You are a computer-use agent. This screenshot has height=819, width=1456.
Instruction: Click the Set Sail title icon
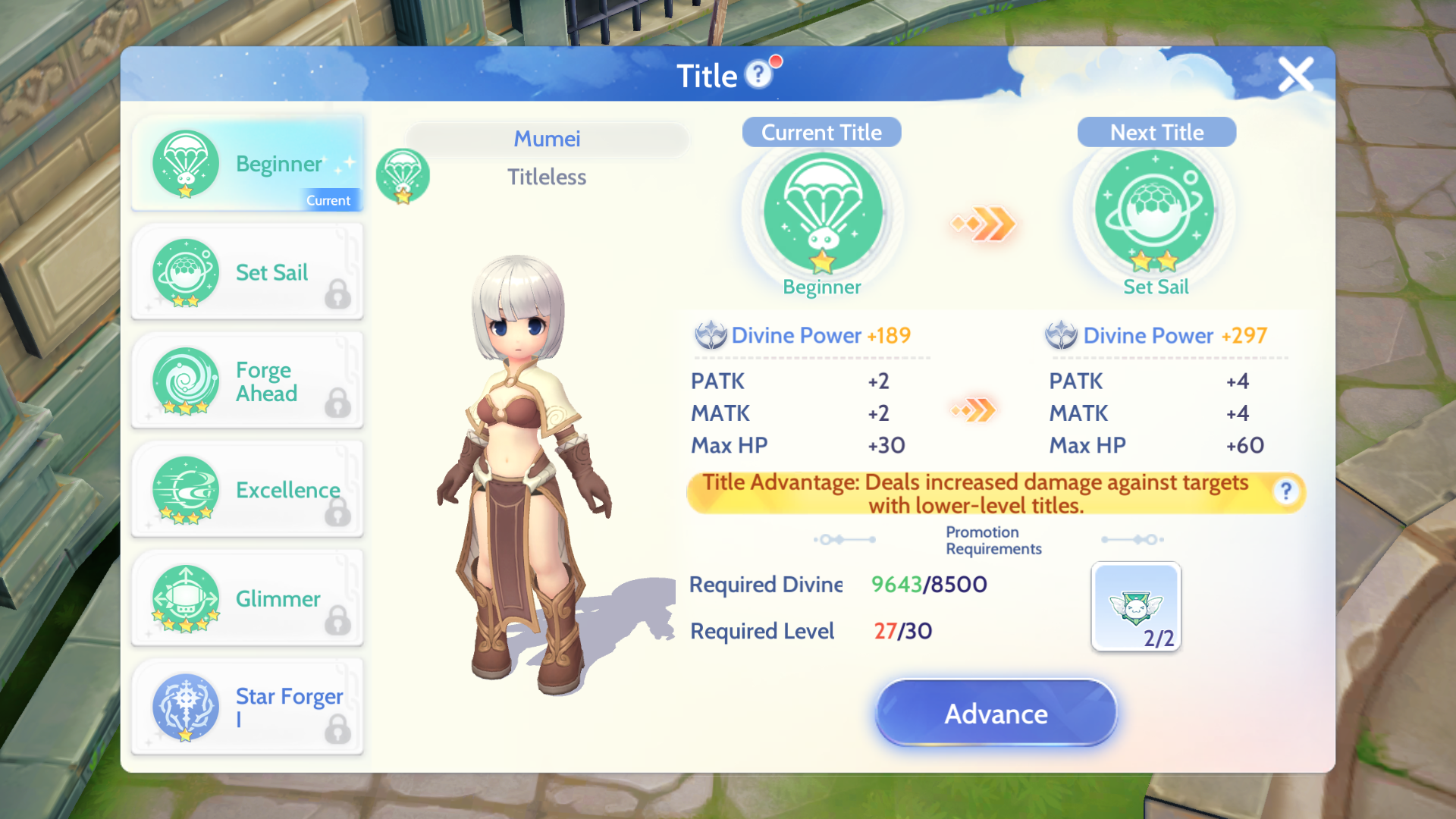185,273
